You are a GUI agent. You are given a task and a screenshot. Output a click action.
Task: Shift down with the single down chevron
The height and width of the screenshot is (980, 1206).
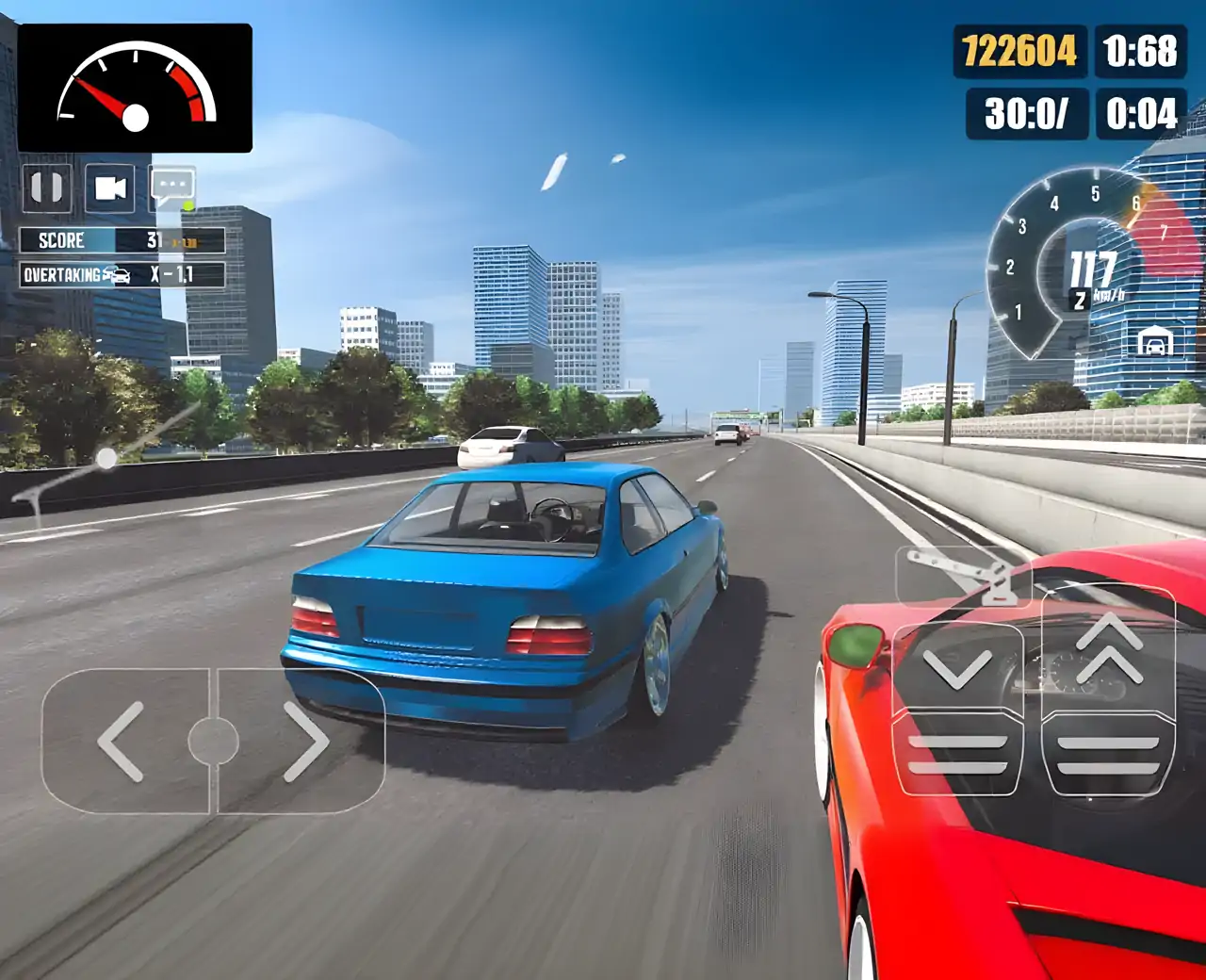[x=956, y=666]
